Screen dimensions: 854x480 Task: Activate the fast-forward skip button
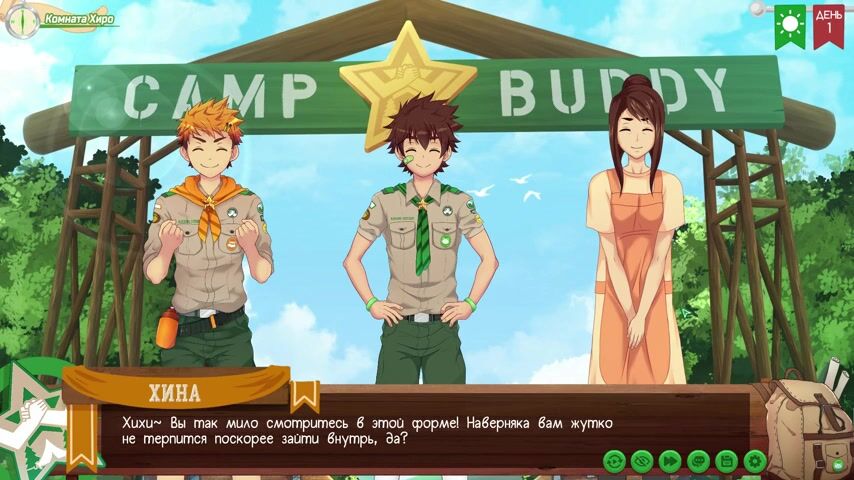(x=670, y=461)
